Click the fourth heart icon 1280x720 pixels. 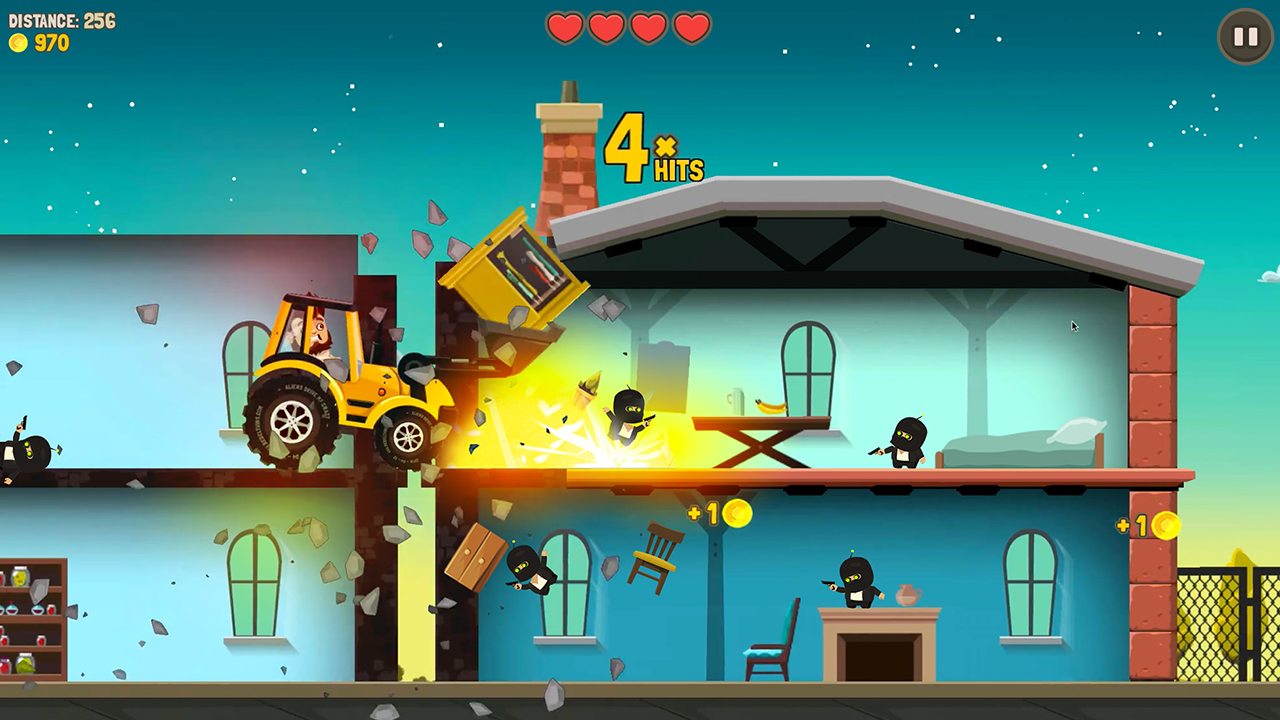[690, 28]
